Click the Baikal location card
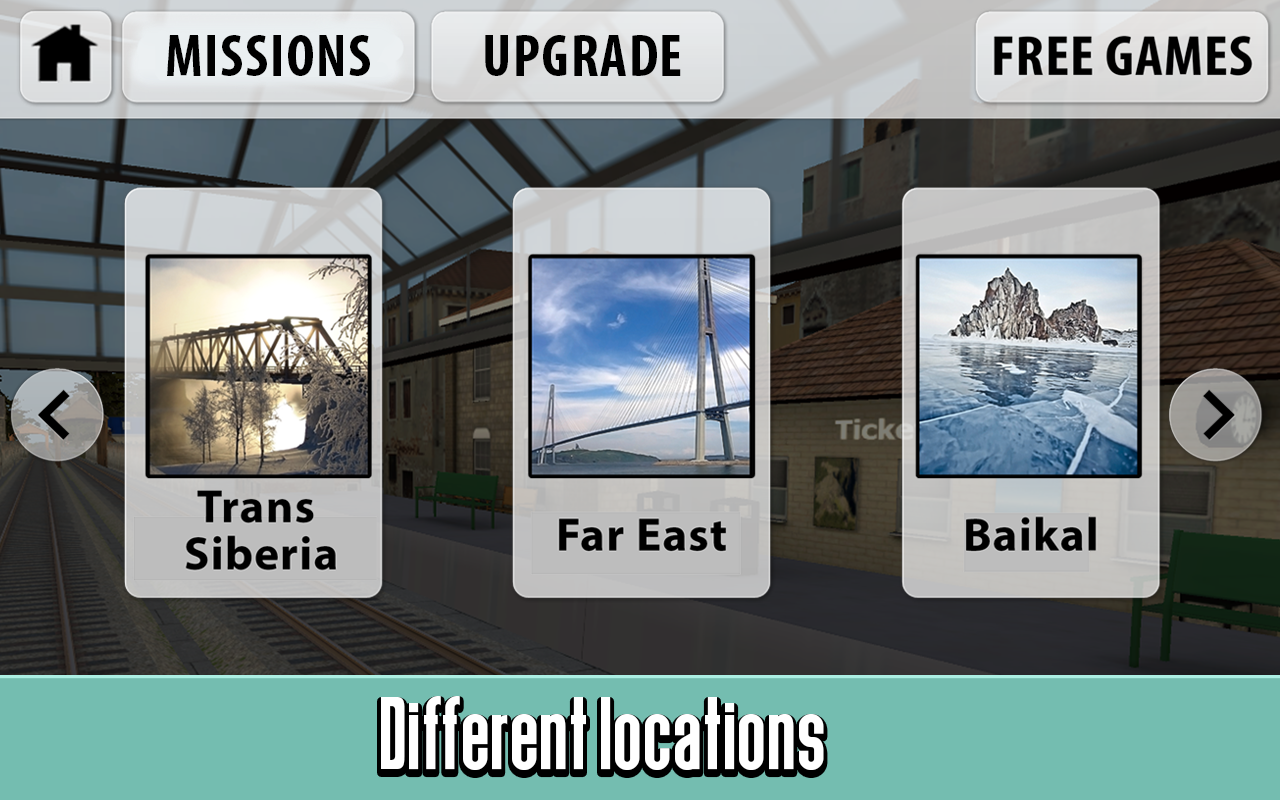 tap(1029, 390)
